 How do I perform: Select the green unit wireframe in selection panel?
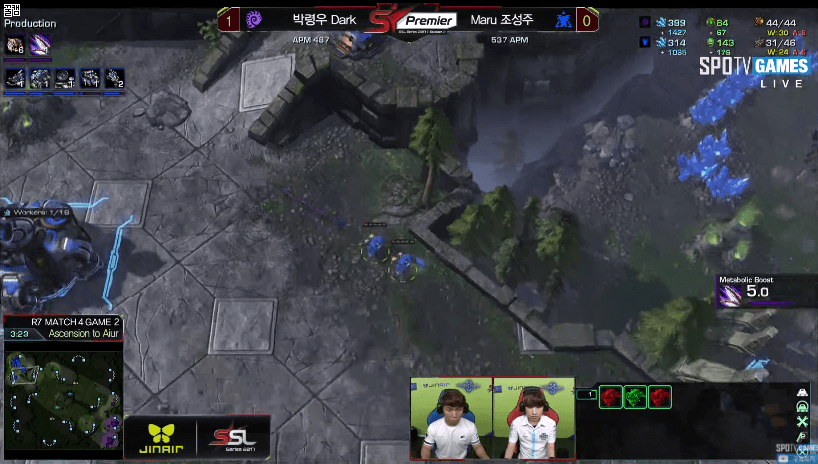[x=634, y=397]
